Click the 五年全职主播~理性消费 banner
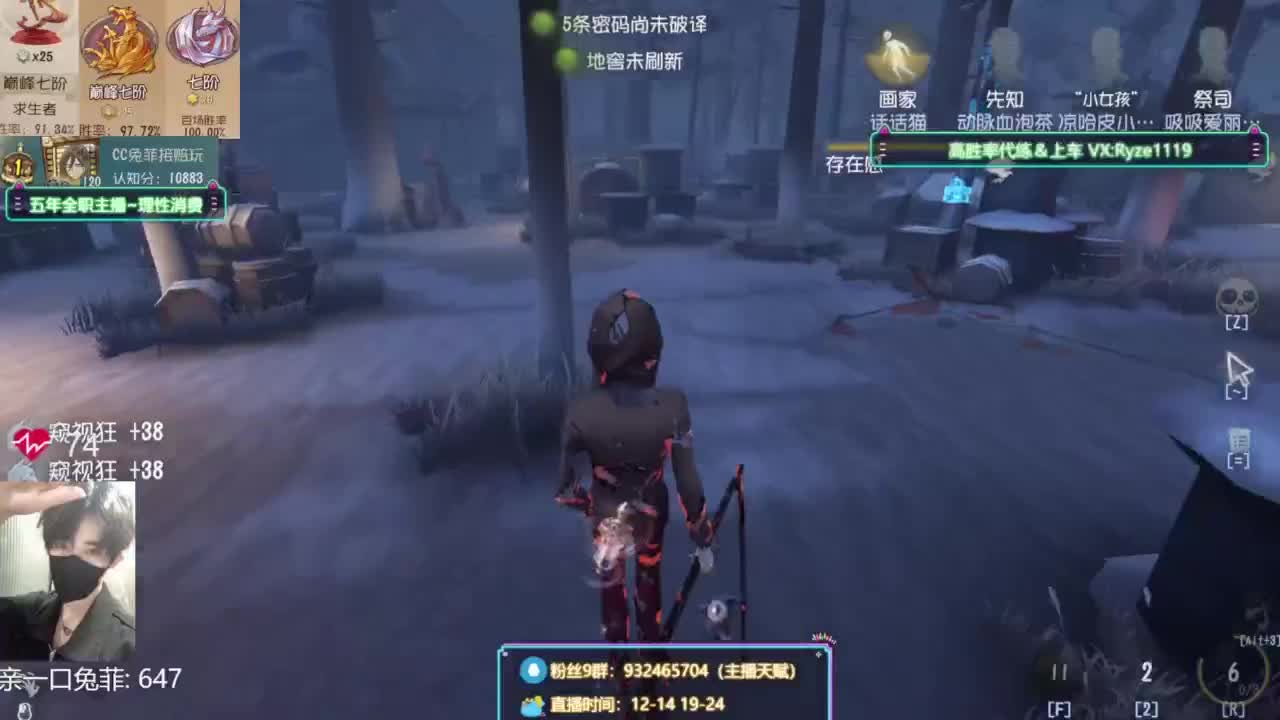Viewport: 1280px width, 720px height. pos(118,204)
